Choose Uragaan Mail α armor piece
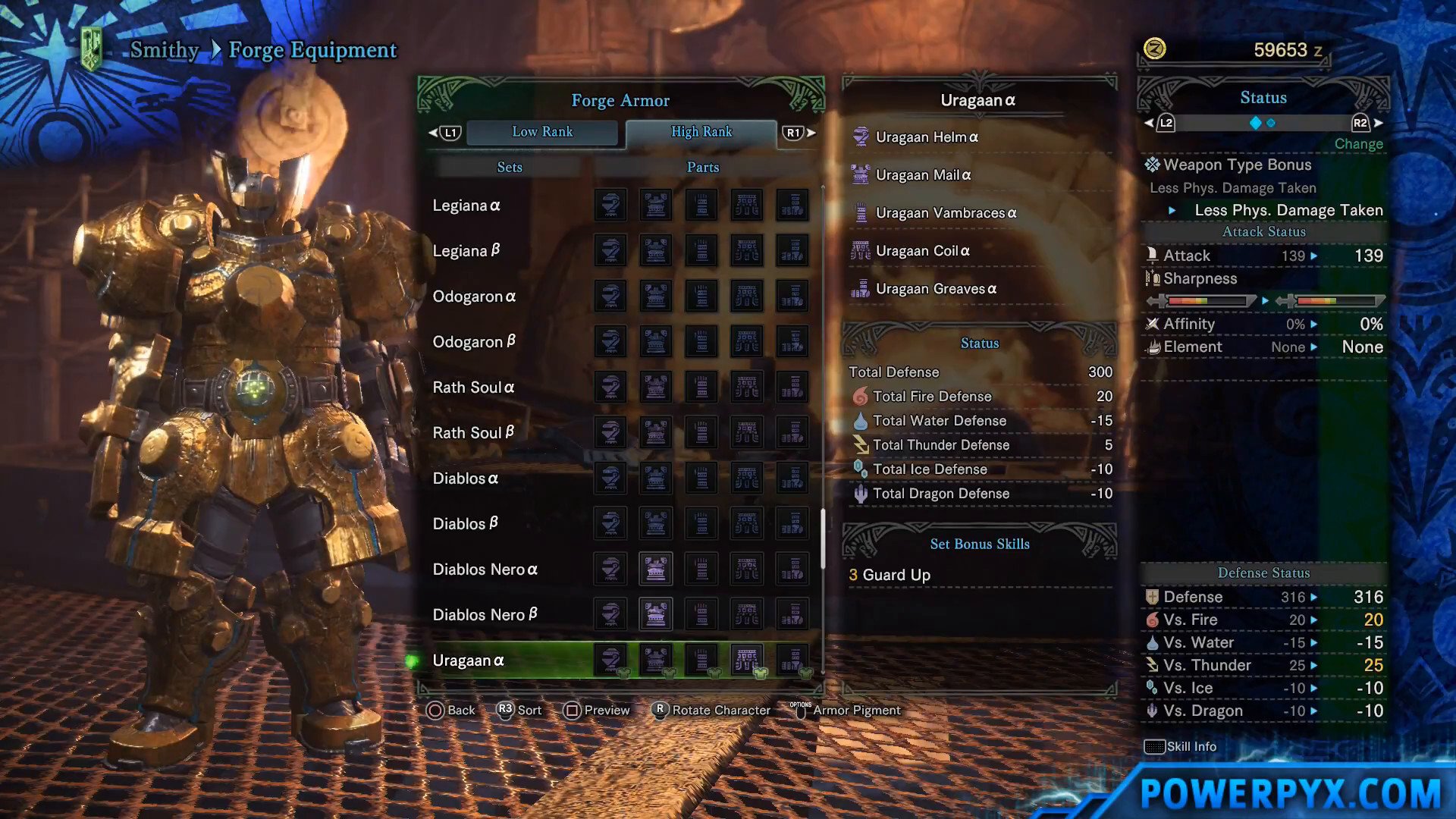 coord(923,175)
